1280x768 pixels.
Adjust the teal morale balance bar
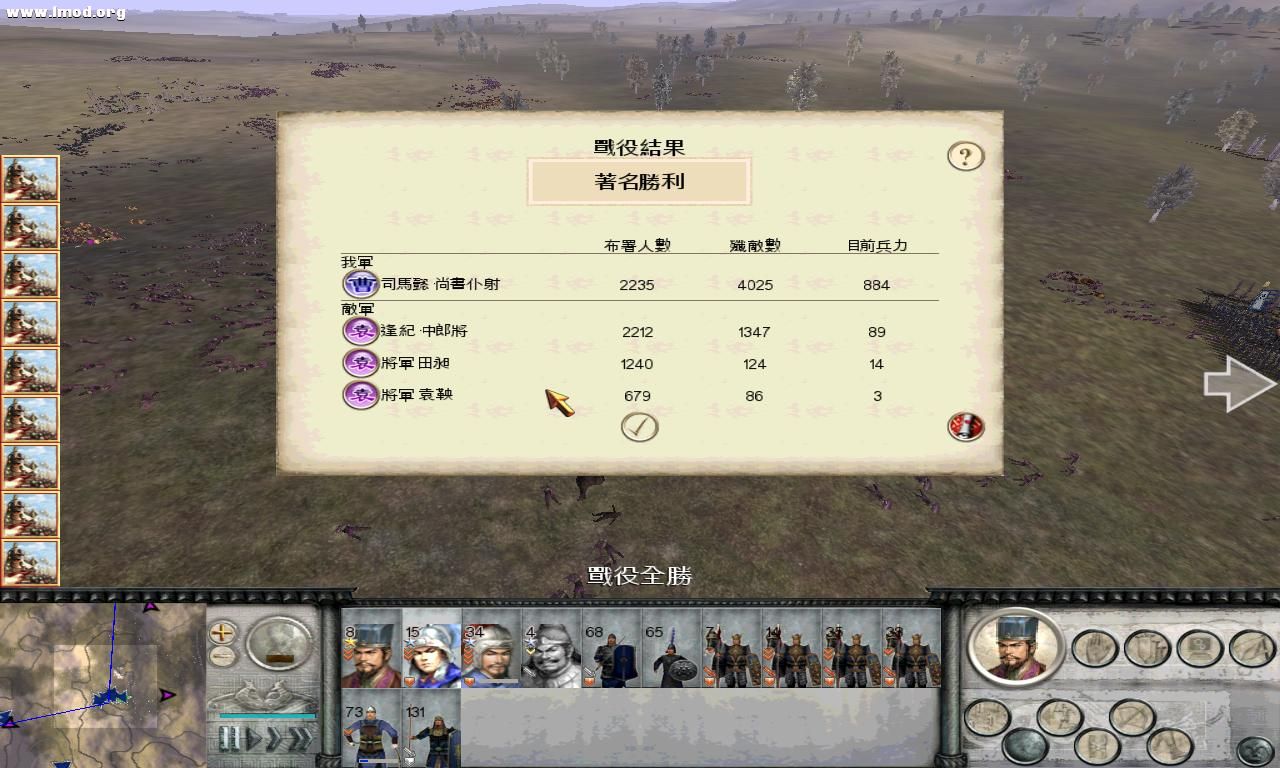pyautogui.click(x=266, y=716)
